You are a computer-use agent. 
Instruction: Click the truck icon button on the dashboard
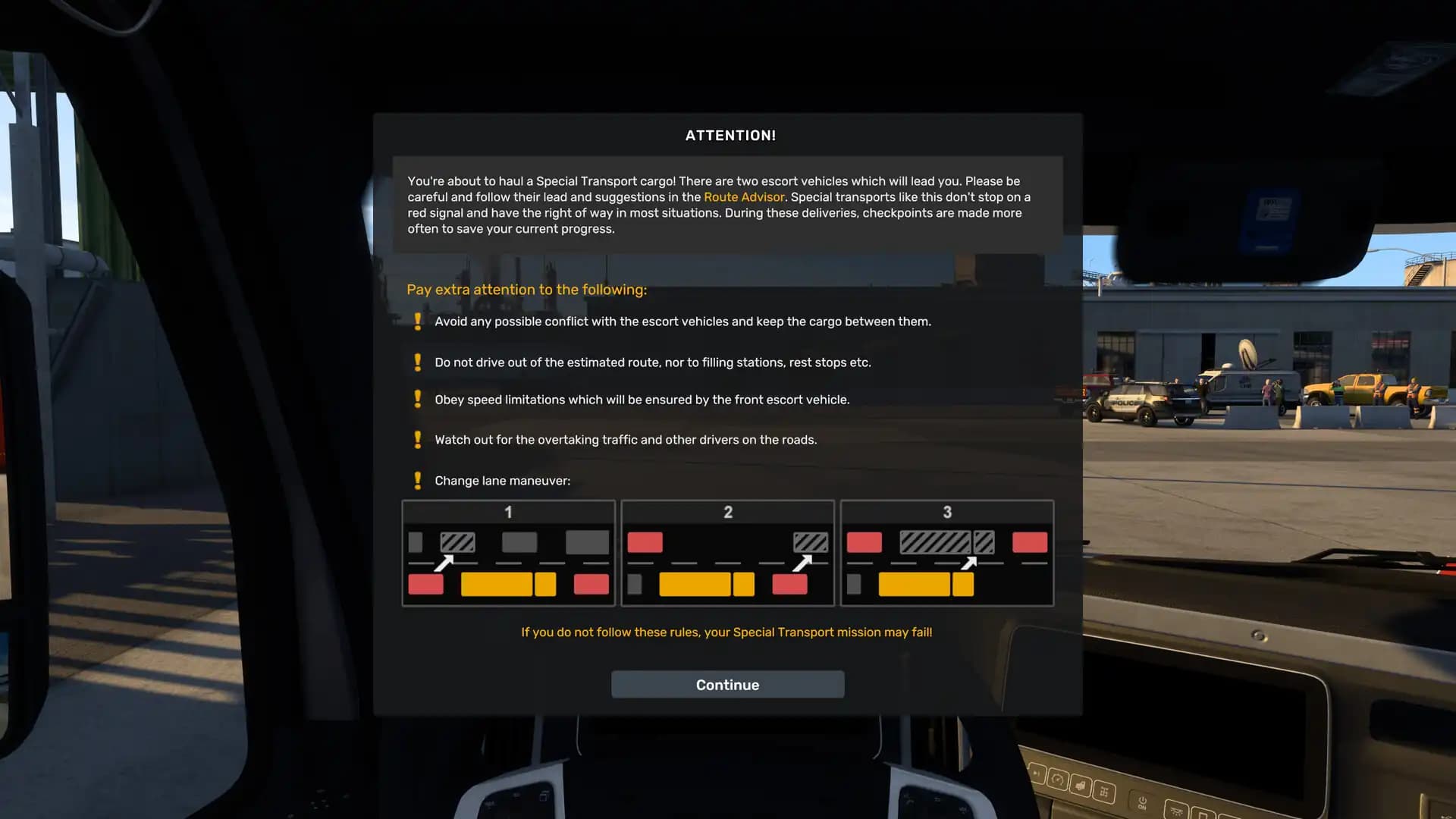[x=1081, y=786]
